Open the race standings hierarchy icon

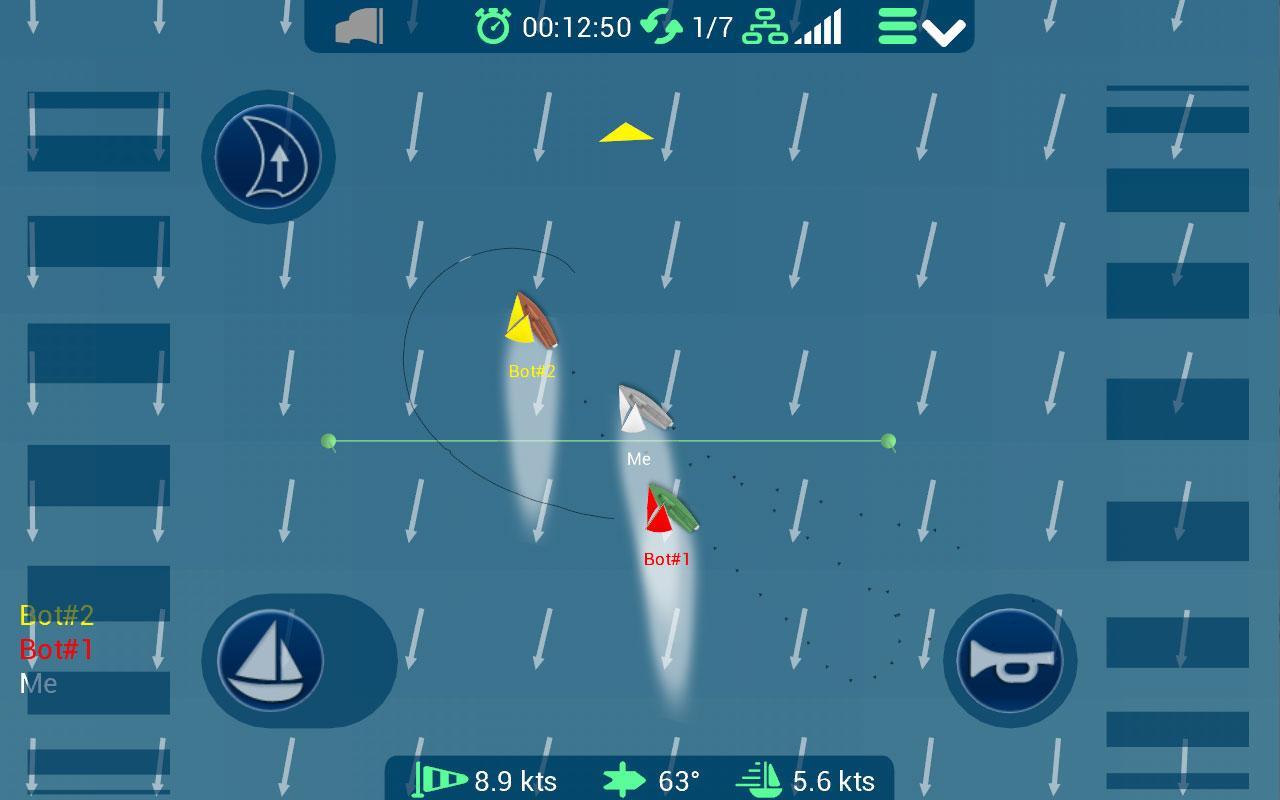tap(765, 26)
